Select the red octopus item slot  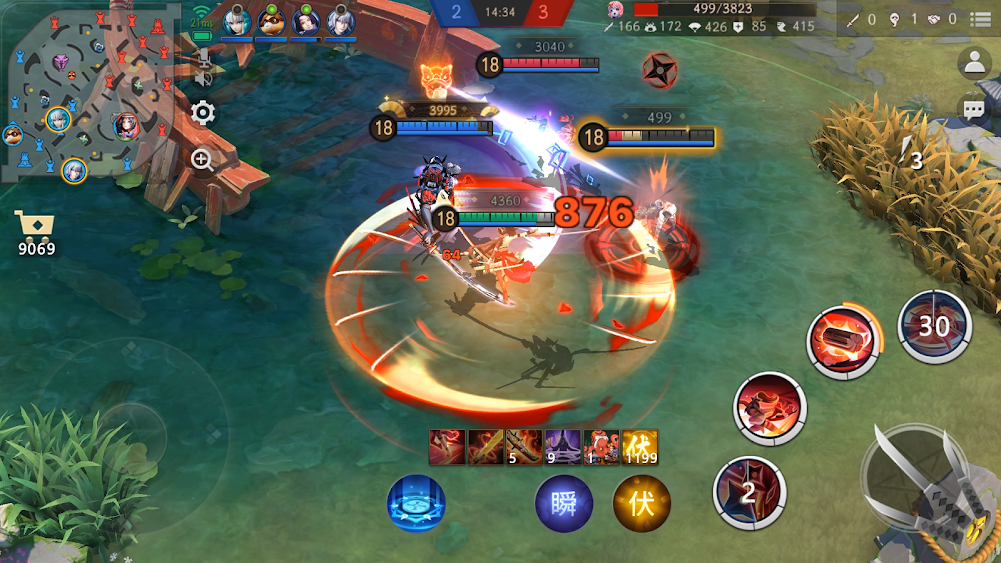pyautogui.click(x=602, y=447)
